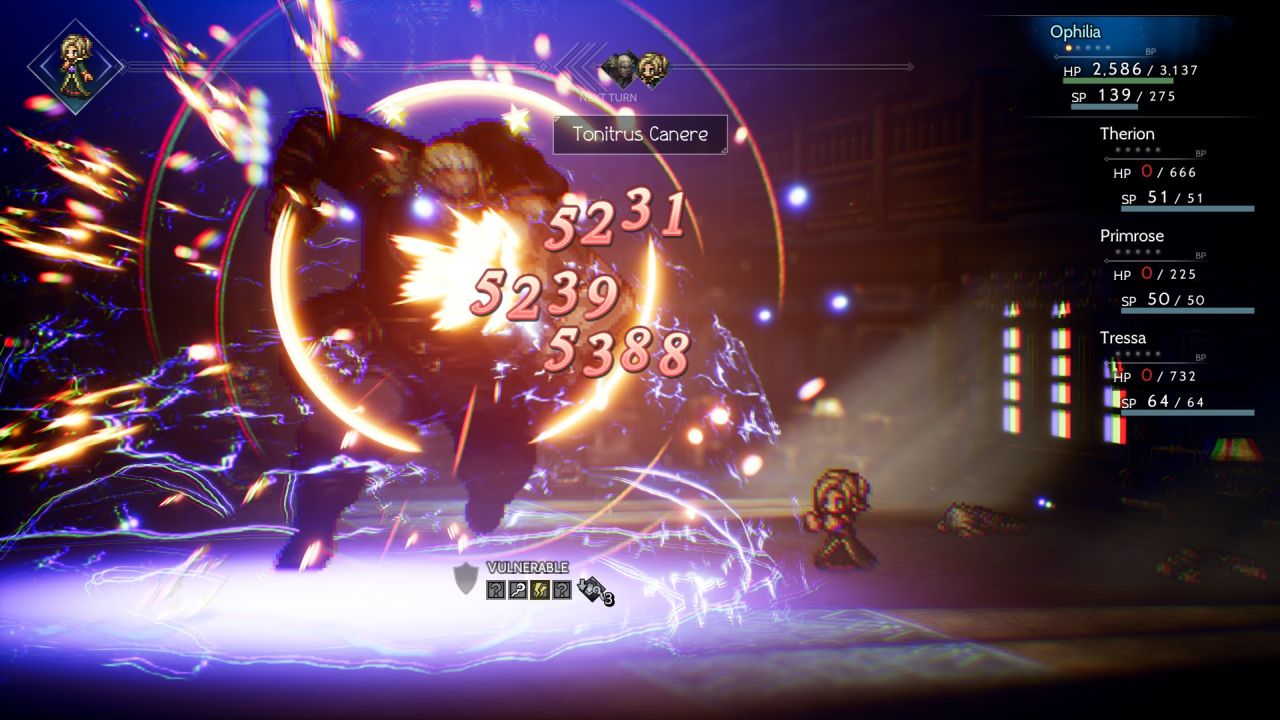Inspect the lightning weakness icon
1280x720 pixels.
[x=539, y=590]
